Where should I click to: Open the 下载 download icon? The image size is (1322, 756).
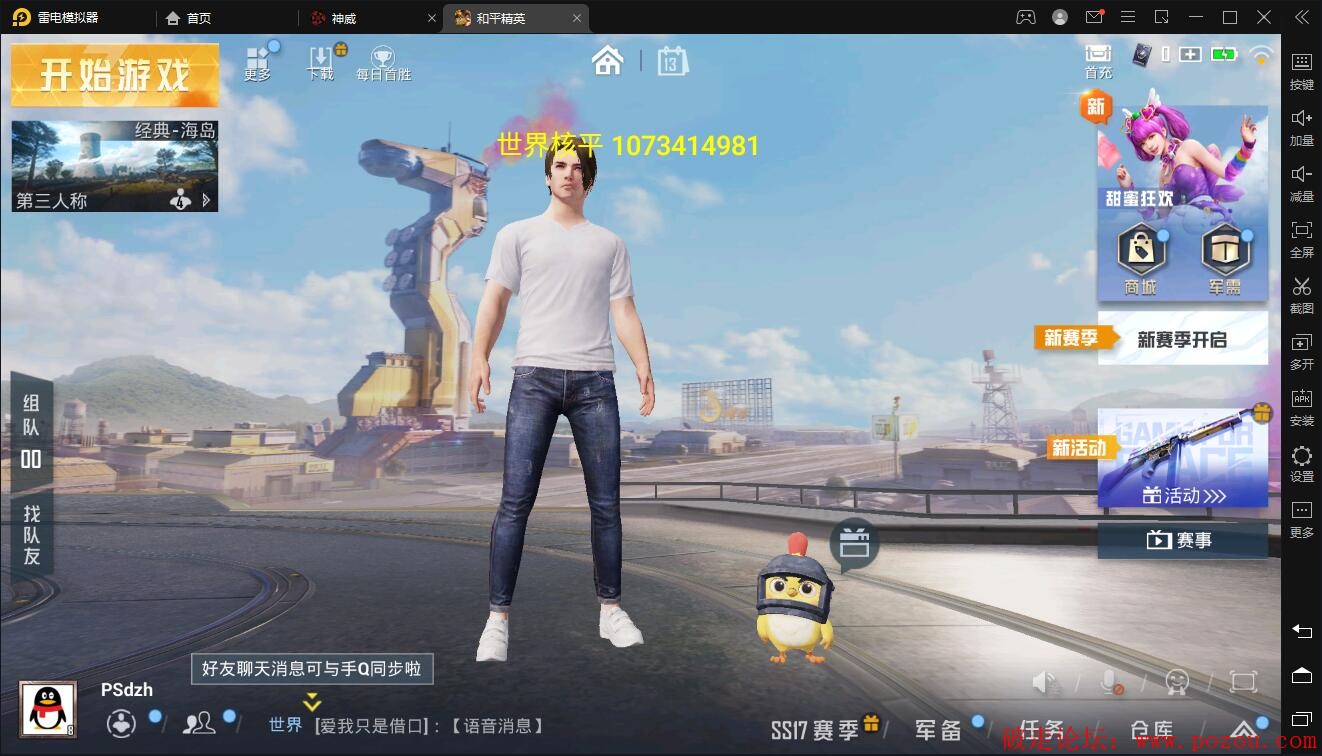[x=322, y=62]
